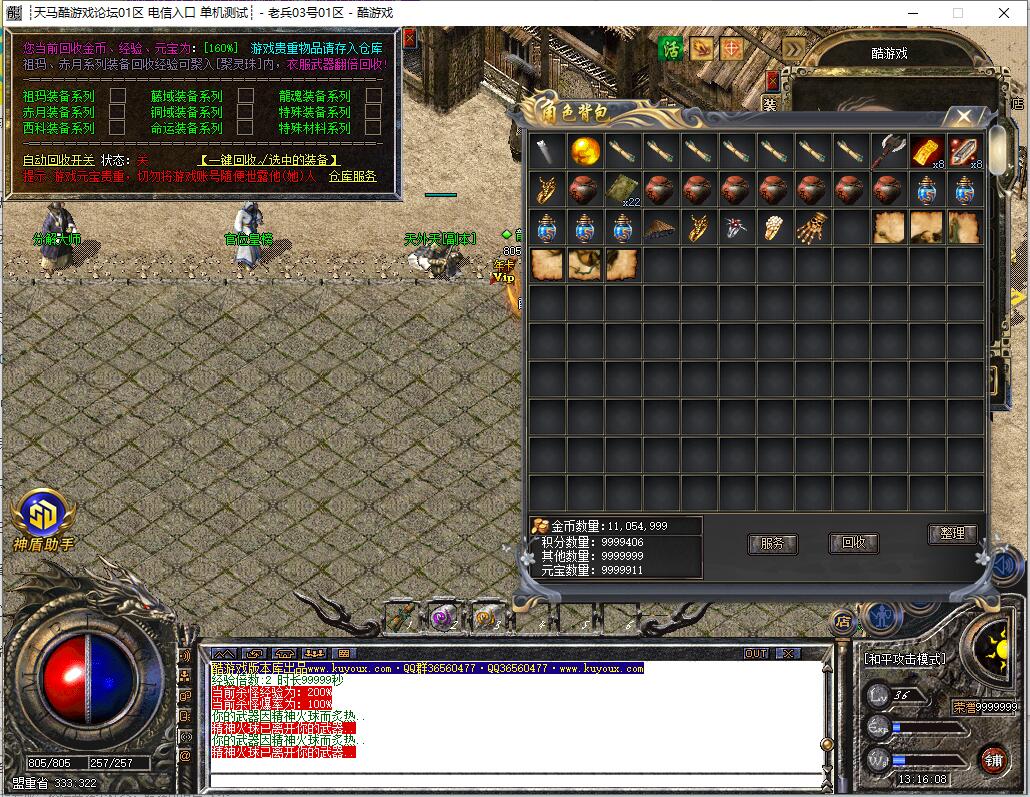The width and height of the screenshot is (1030, 797).
Task: Open the 服务 service button
Action: (773, 544)
